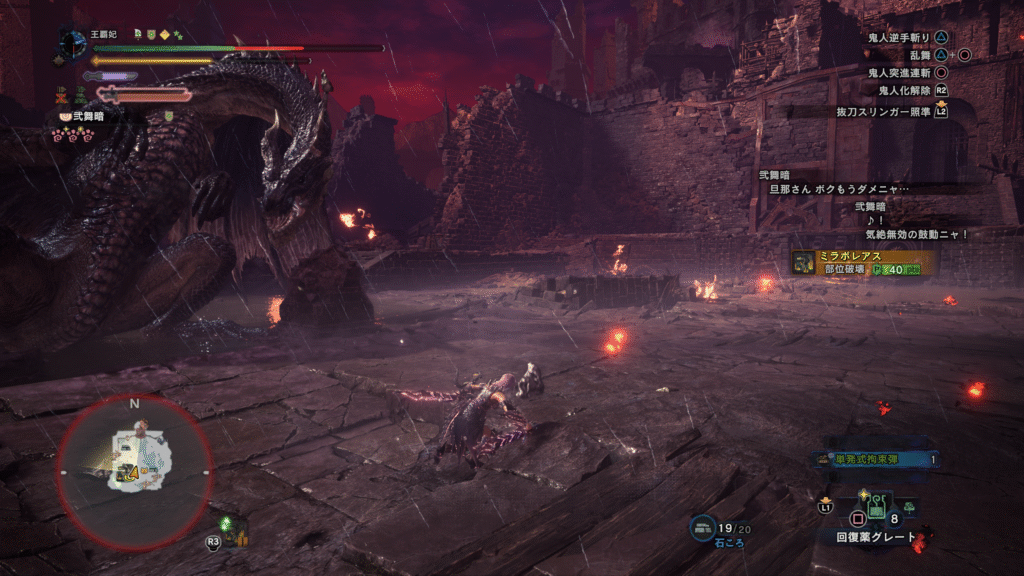Screen dimensions: 1024x576
Task: Click the quest timer clock icon
Action: click(x=73, y=45)
